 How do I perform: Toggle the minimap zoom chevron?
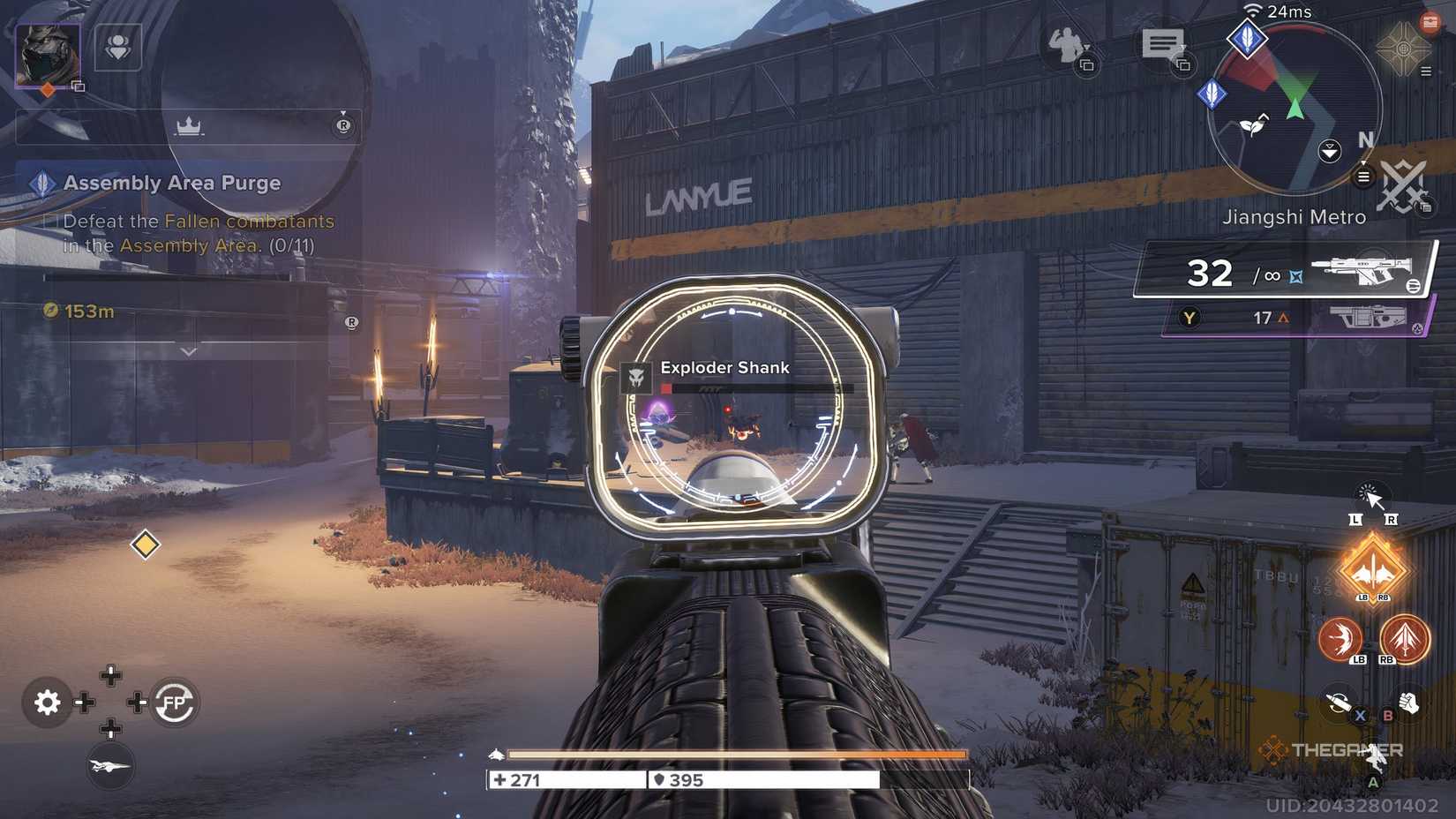pyautogui.click(x=1330, y=150)
